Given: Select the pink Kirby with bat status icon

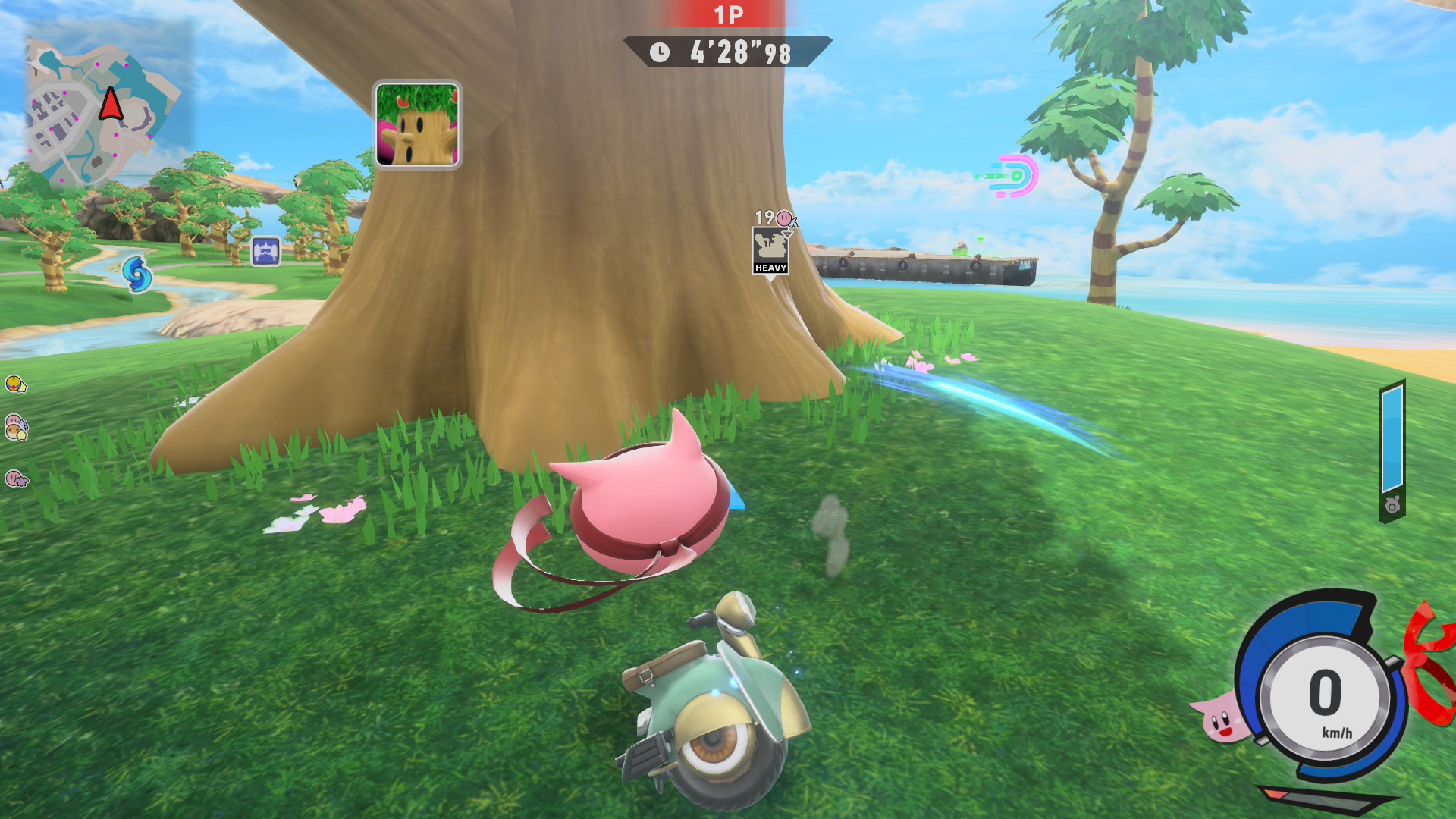Looking at the screenshot, I should (16, 479).
